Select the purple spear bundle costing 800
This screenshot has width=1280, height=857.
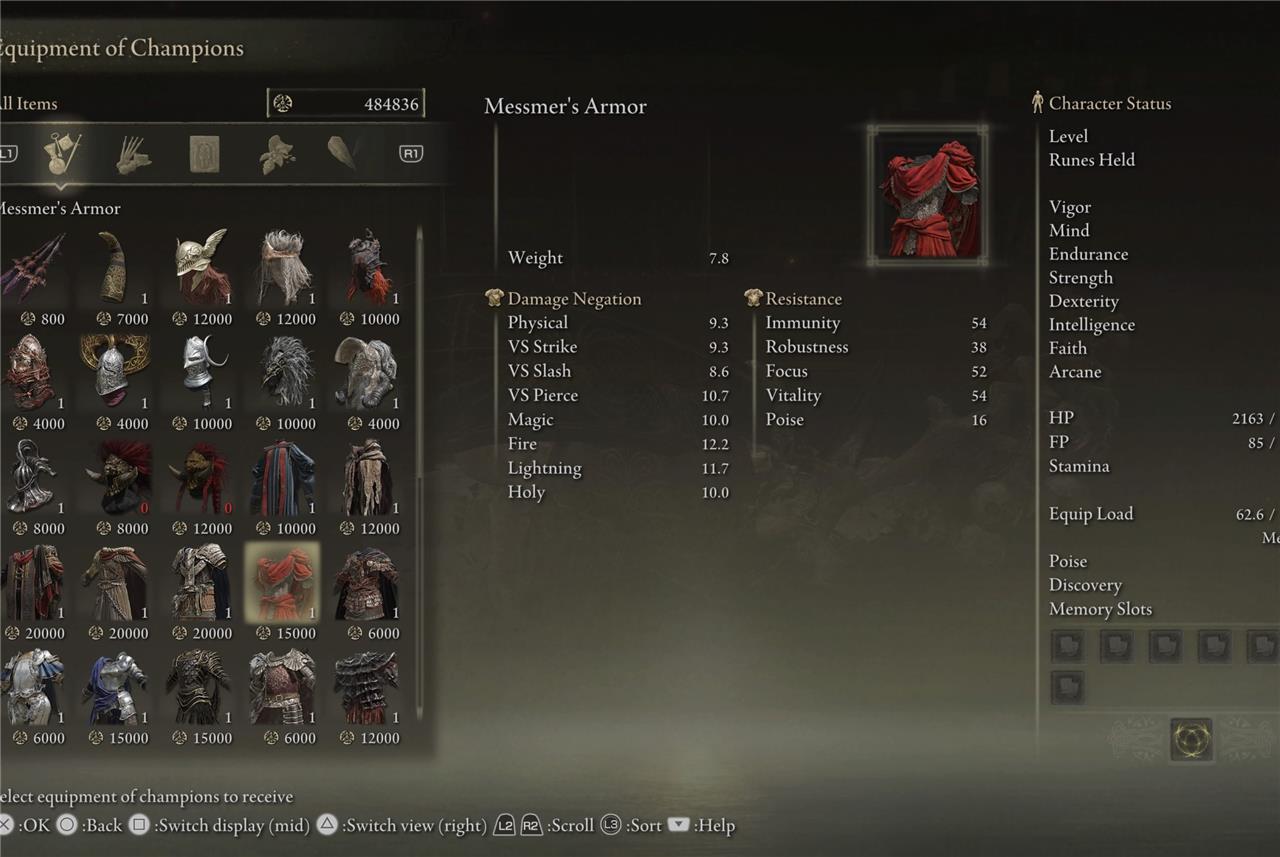(34, 267)
